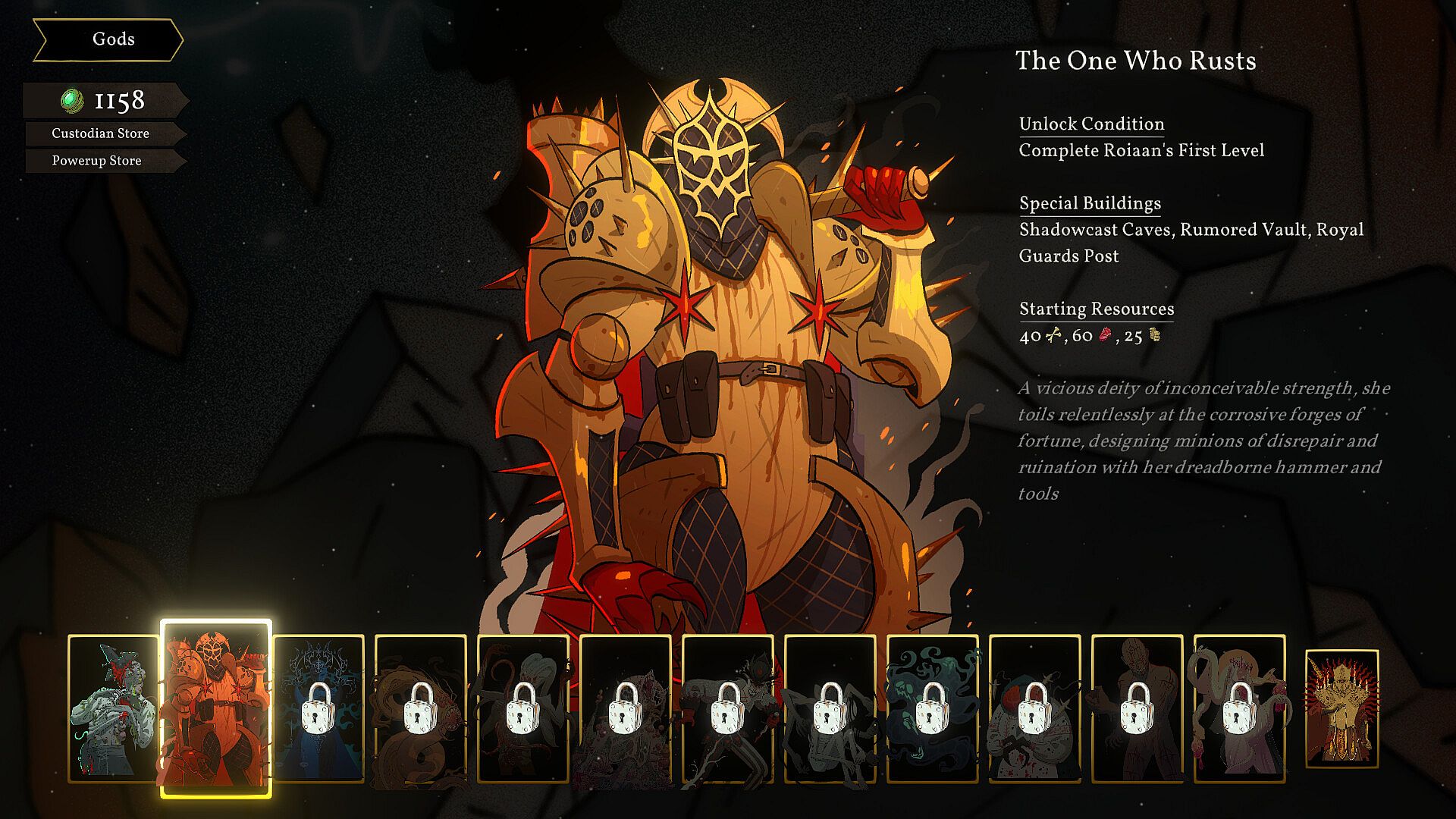Select the golden red-spiked god card
1456x819 pixels.
click(1341, 708)
